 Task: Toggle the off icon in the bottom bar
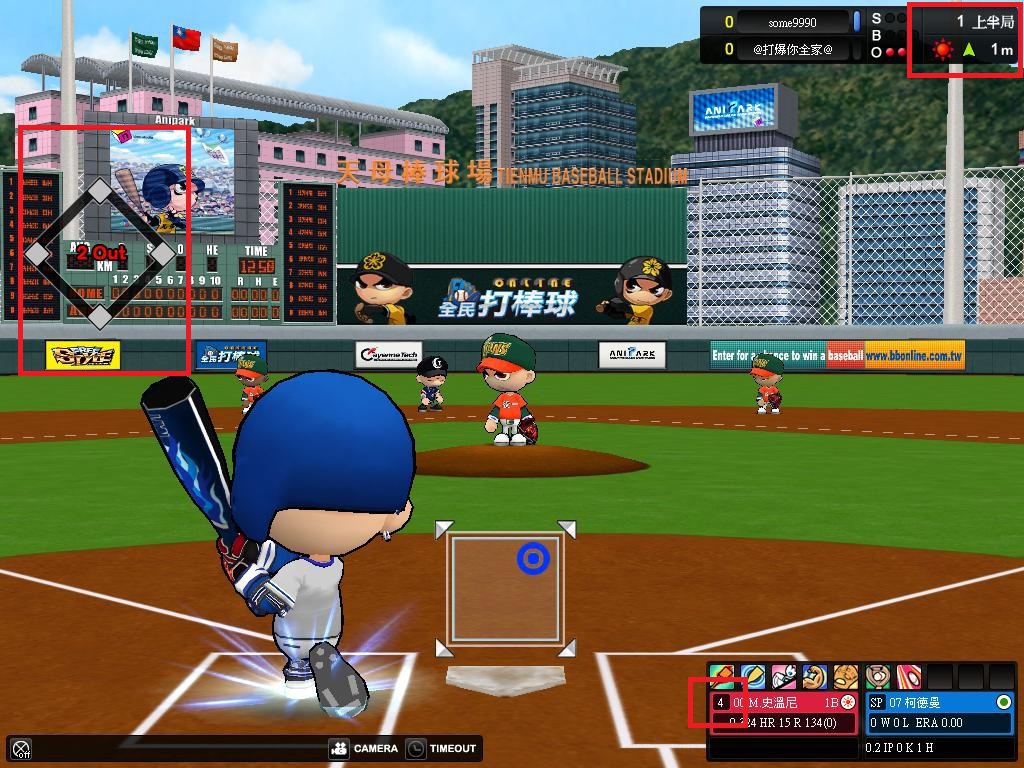pos(21,748)
